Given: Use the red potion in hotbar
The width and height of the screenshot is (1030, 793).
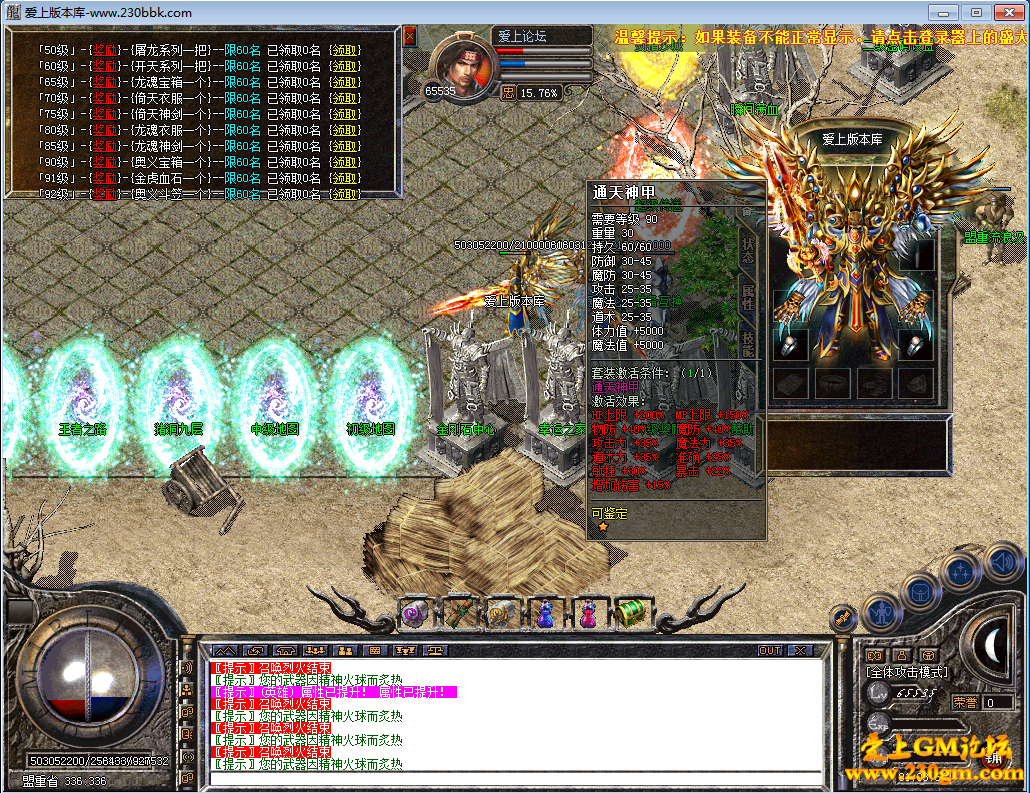Looking at the screenshot, I should point(588,612).
